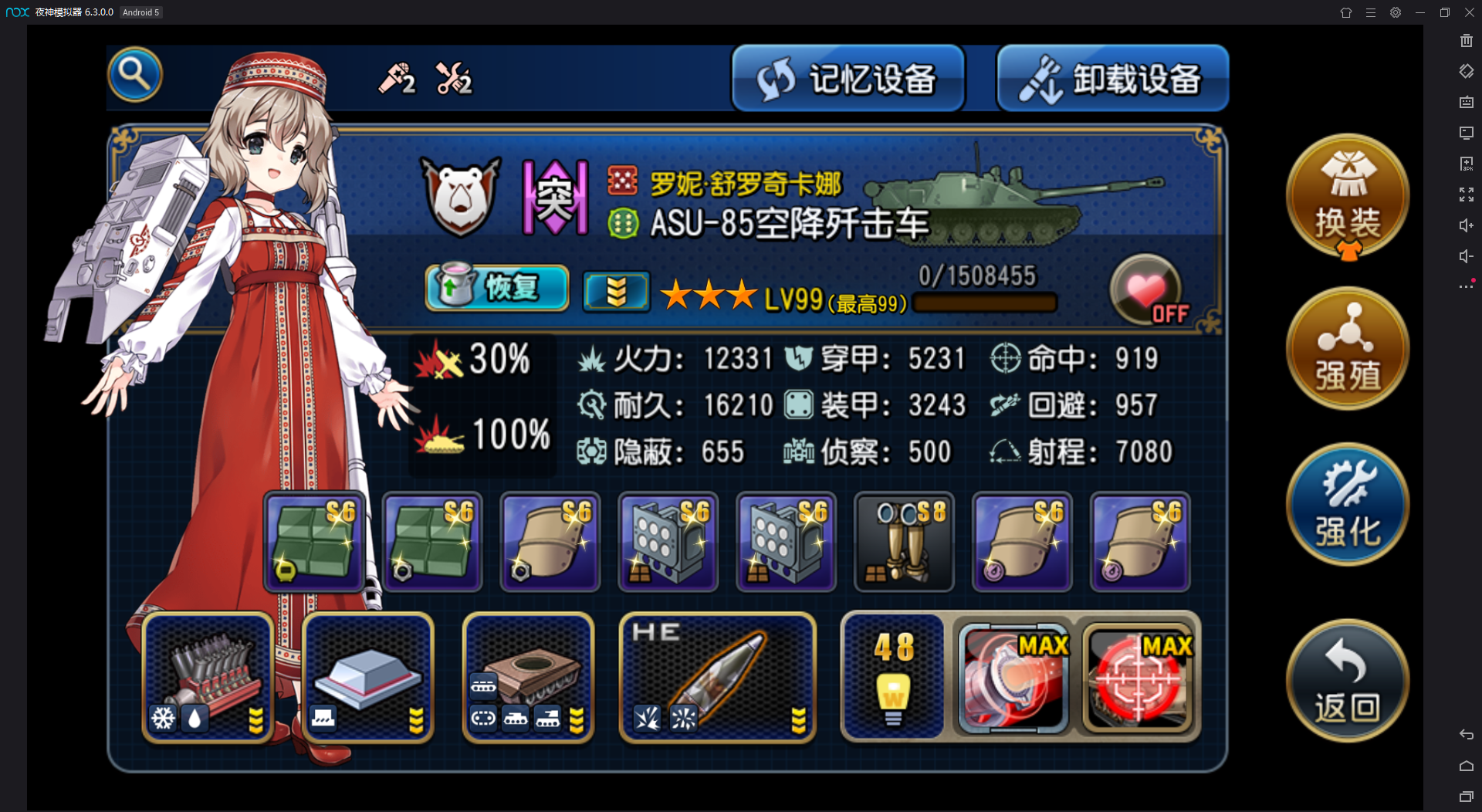
Task: Toggle fullscreen mode in the Nox sidebar
Action: tap(1466, 194)
